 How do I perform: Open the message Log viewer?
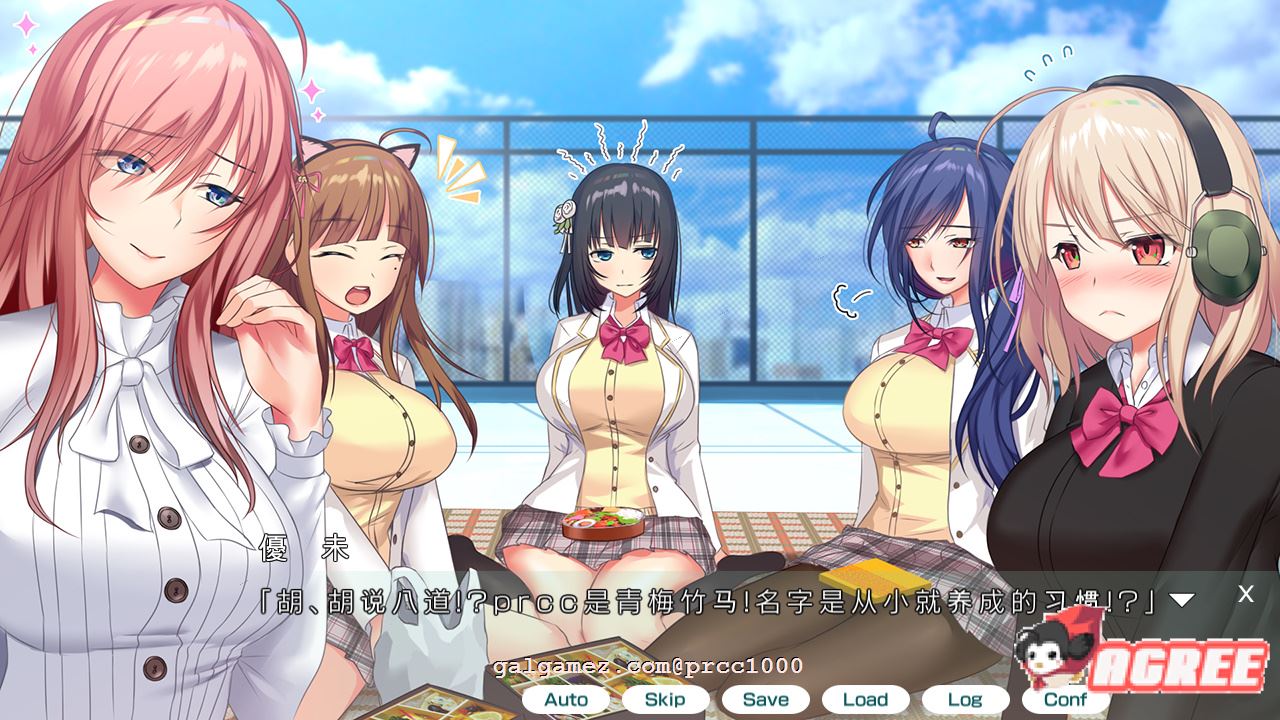pyautogui.click(x=964, y=699)
